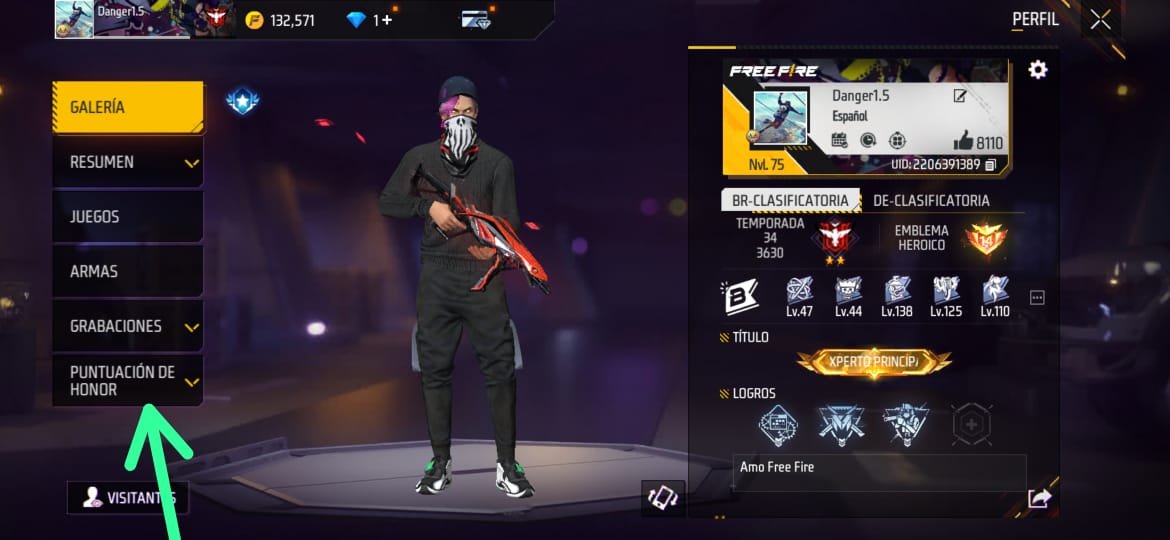The width and height of the screenshot is (1170, 540).
Task: Copy the UID number
Action: (x=991, y=164)
